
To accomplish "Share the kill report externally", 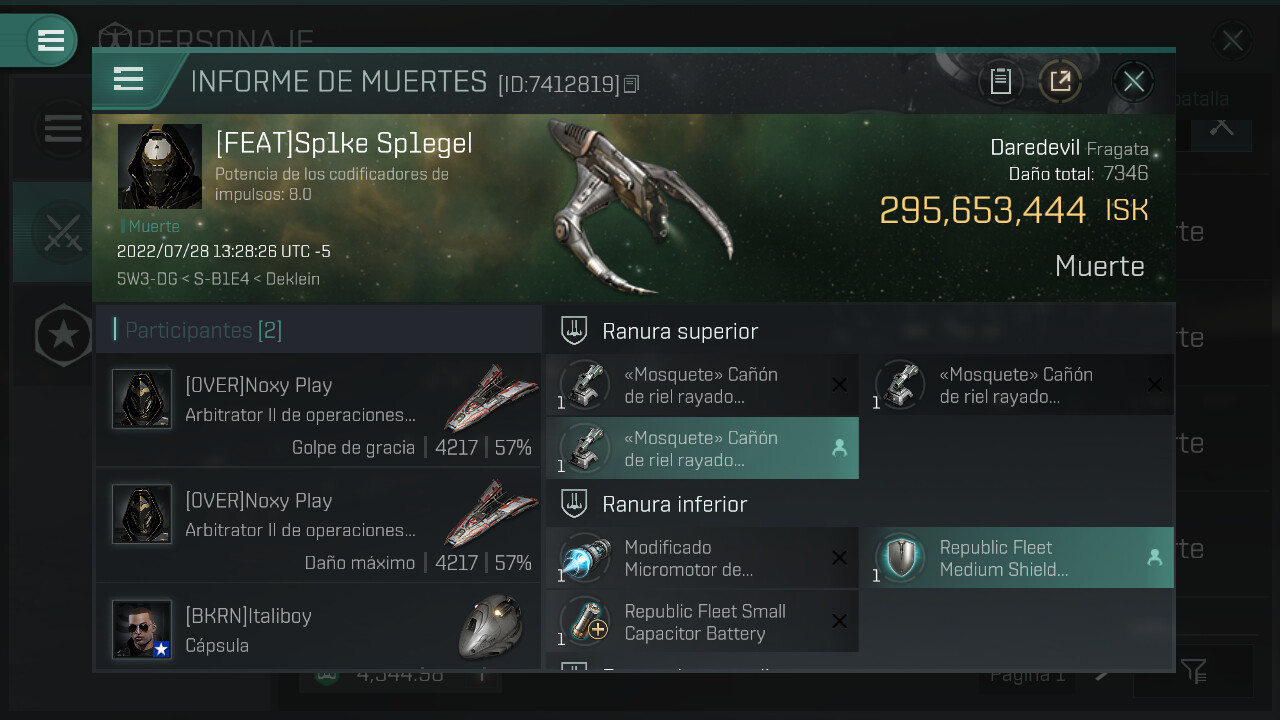I will coord(1060,81).
